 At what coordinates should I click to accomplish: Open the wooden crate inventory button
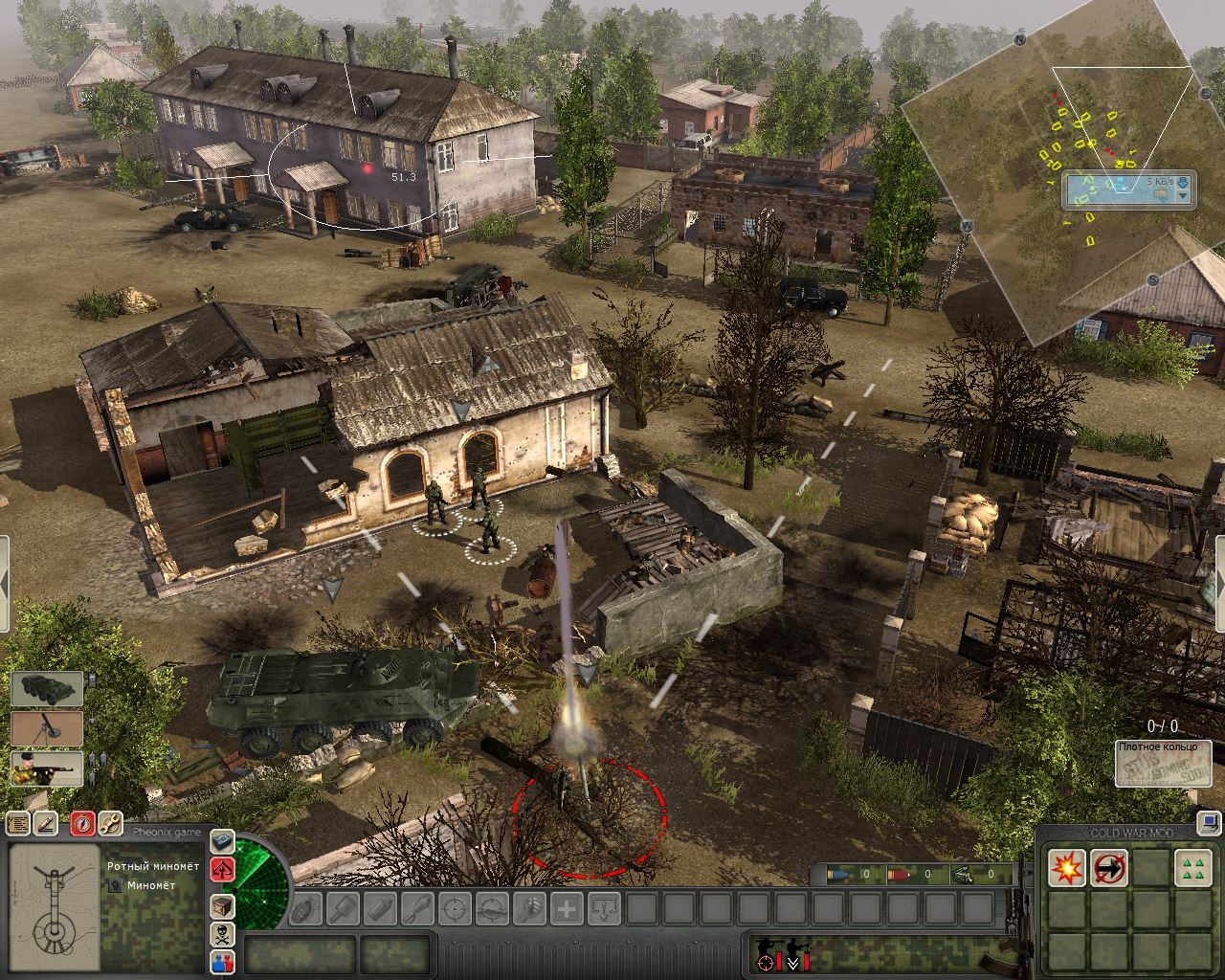pyautogui.click(x=222, y=905)
